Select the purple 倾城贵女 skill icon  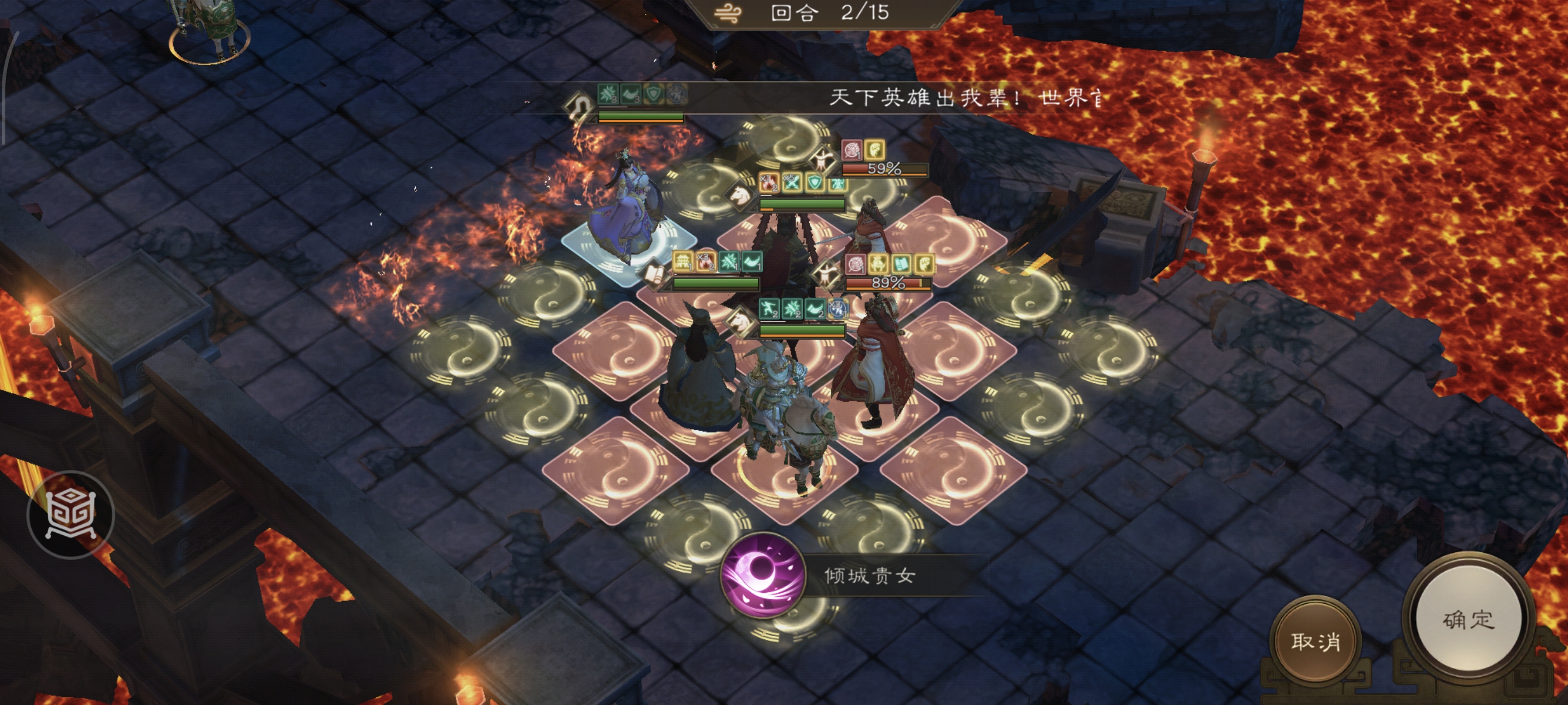[762, 575]
